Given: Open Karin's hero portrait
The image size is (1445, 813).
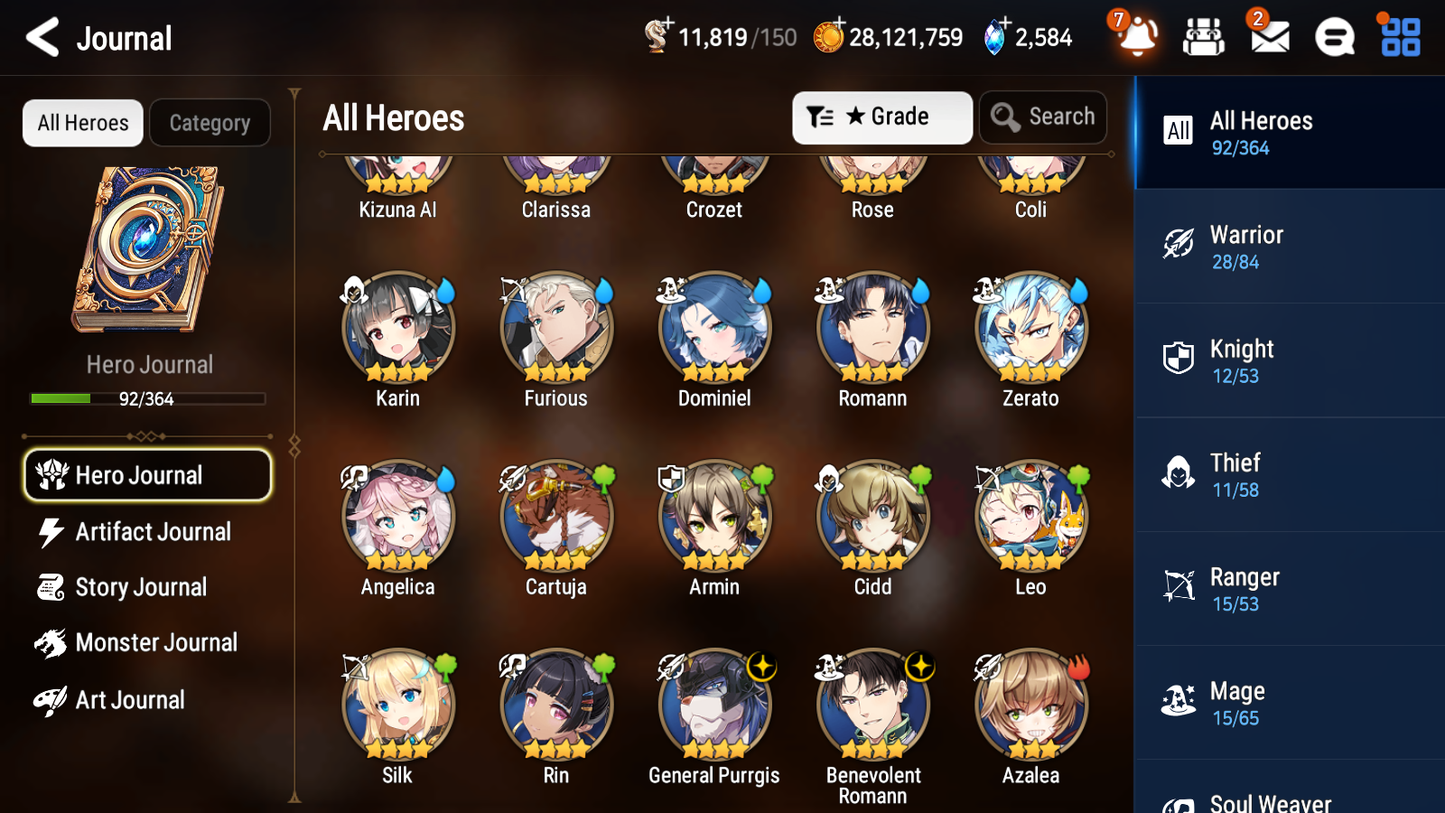Looking at the screenshot, I should point(398,327).
